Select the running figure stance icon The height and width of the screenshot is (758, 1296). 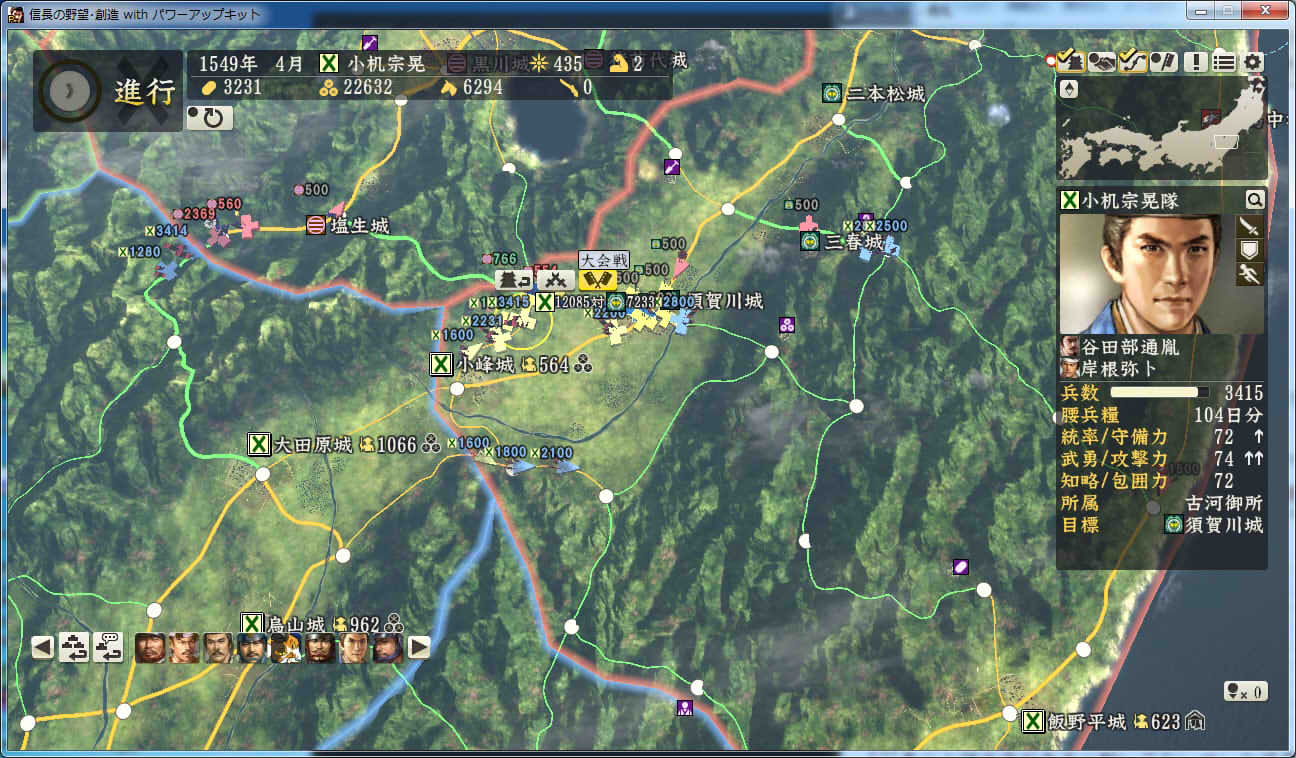[x=1250, y=274]
